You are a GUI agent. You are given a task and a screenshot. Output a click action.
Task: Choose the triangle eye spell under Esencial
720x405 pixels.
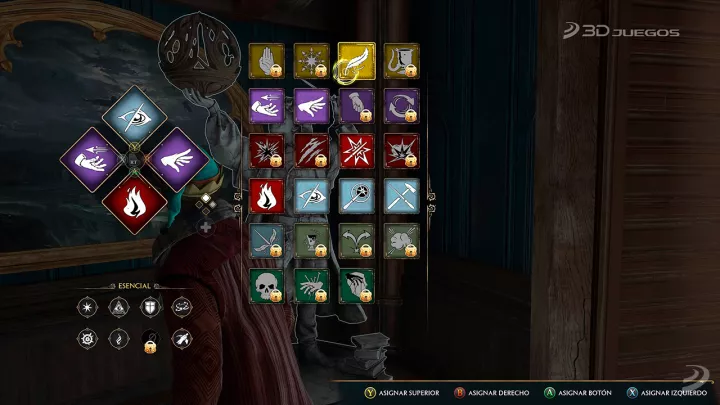pos(117,305)
